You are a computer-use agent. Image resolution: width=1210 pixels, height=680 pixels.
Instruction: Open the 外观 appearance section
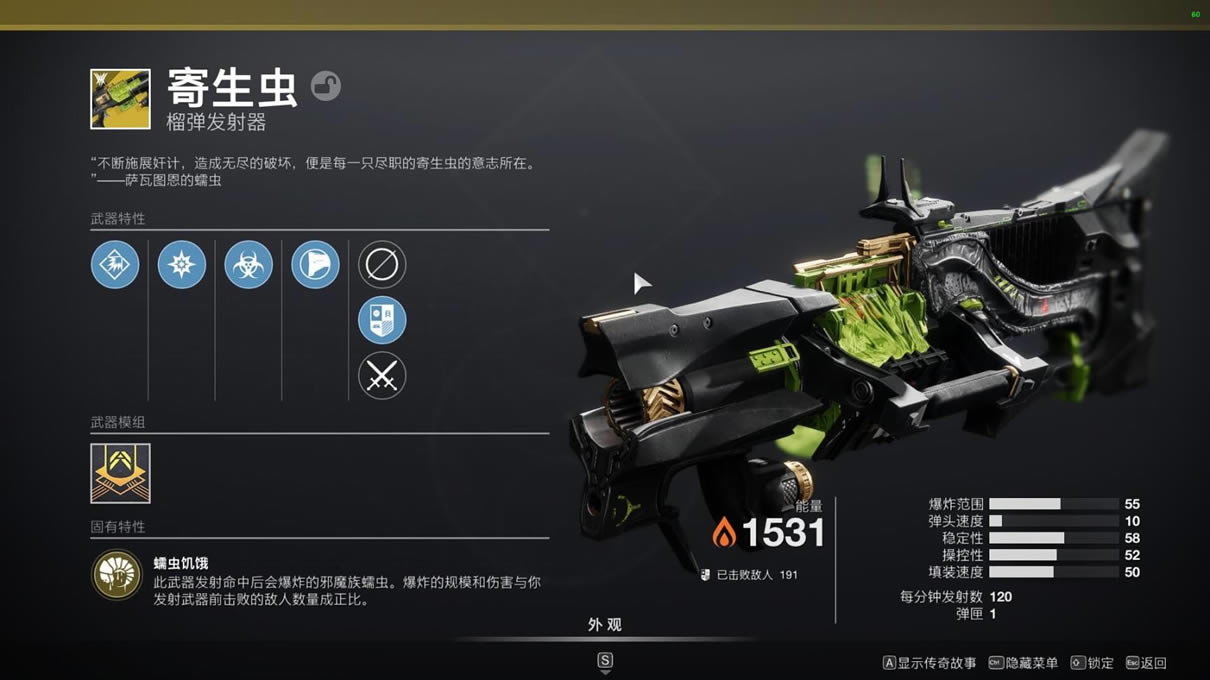pos(605,625)
